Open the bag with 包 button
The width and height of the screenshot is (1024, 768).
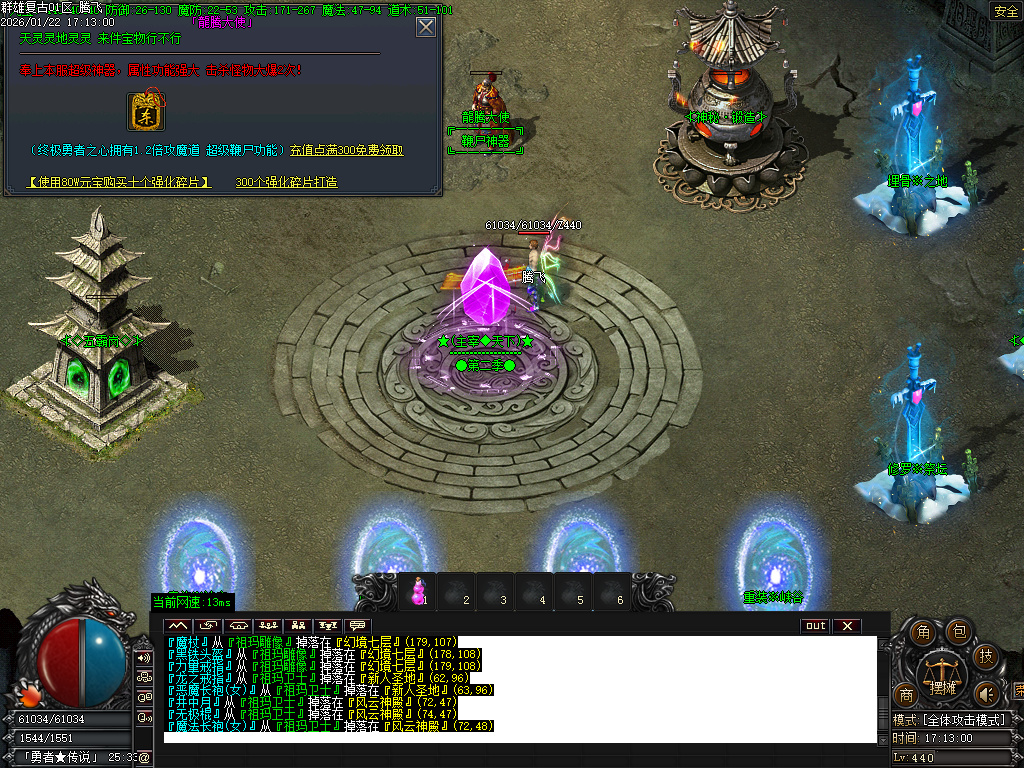[x=957, y=631]
